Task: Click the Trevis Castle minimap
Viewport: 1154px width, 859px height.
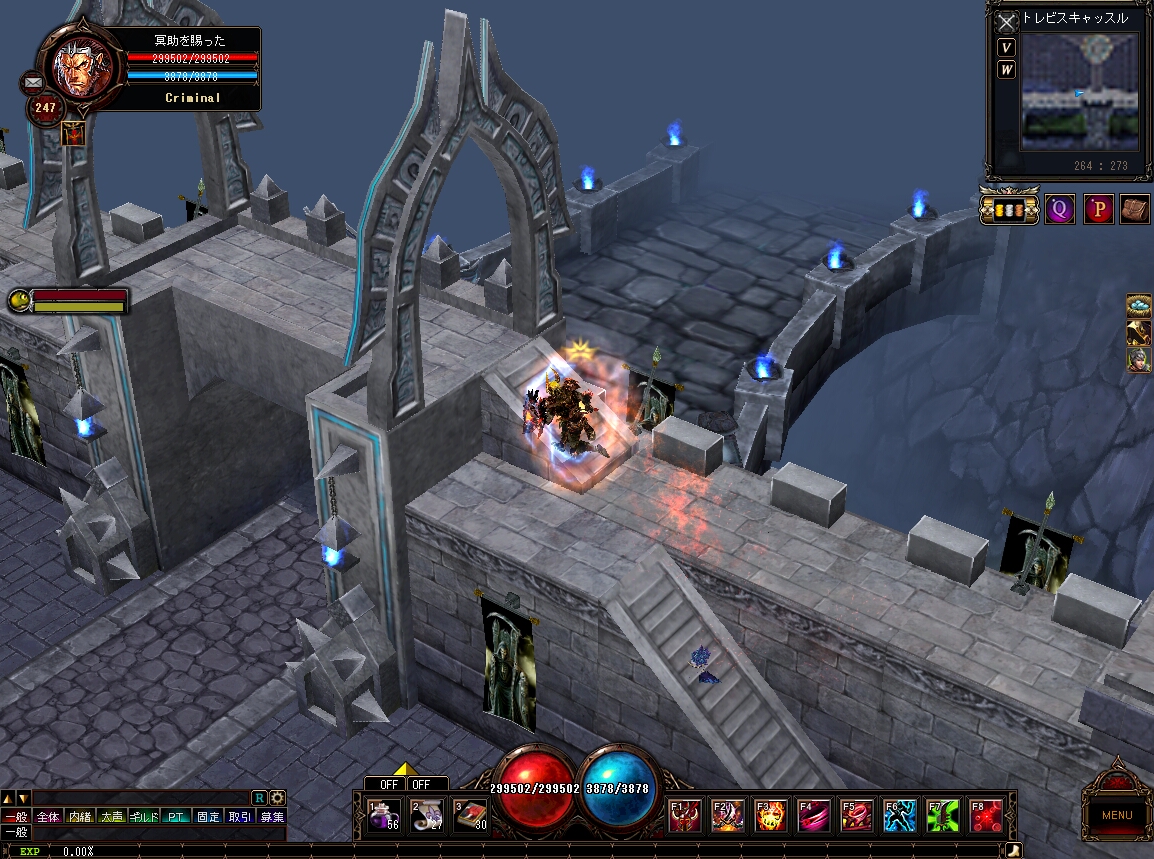Action: pos(1079,92)
